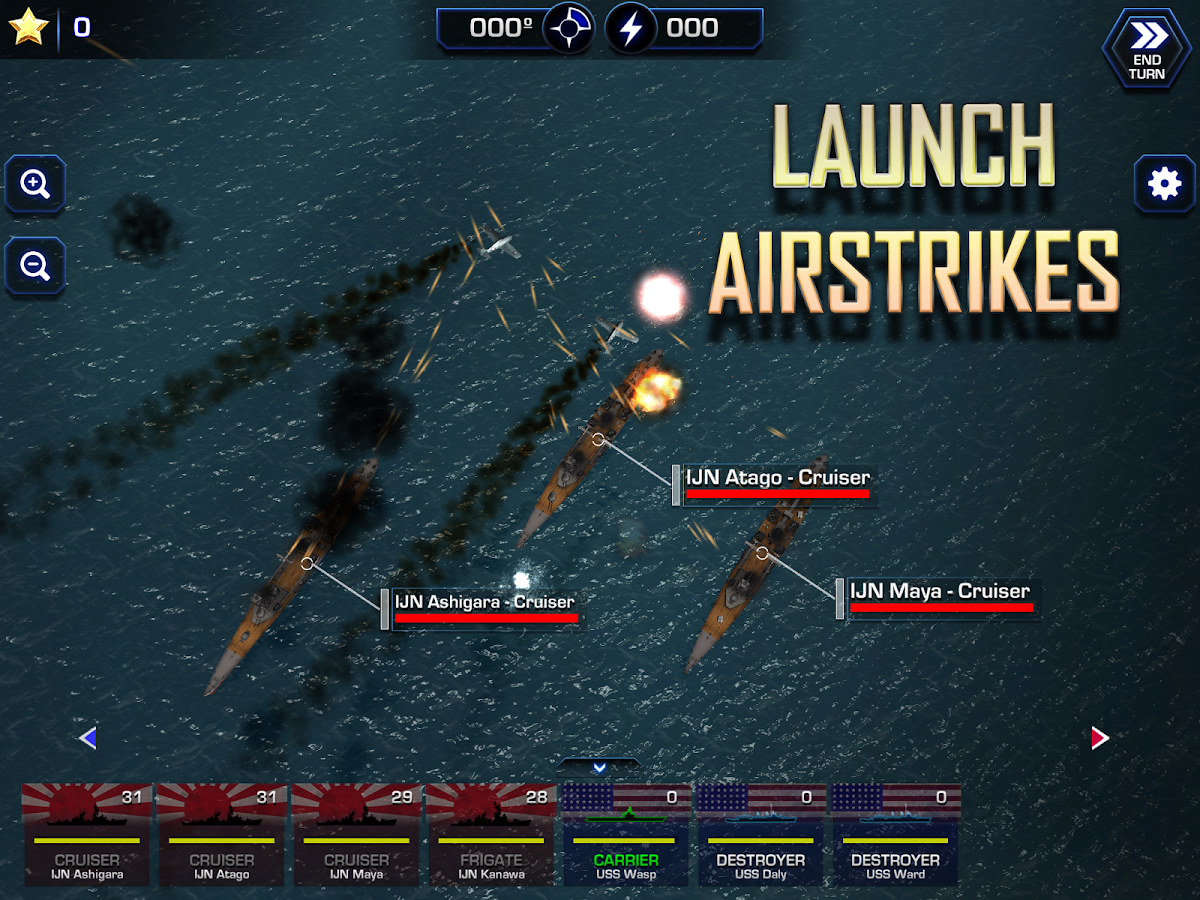Select the USS Wasp carrier card

(626, 834)
